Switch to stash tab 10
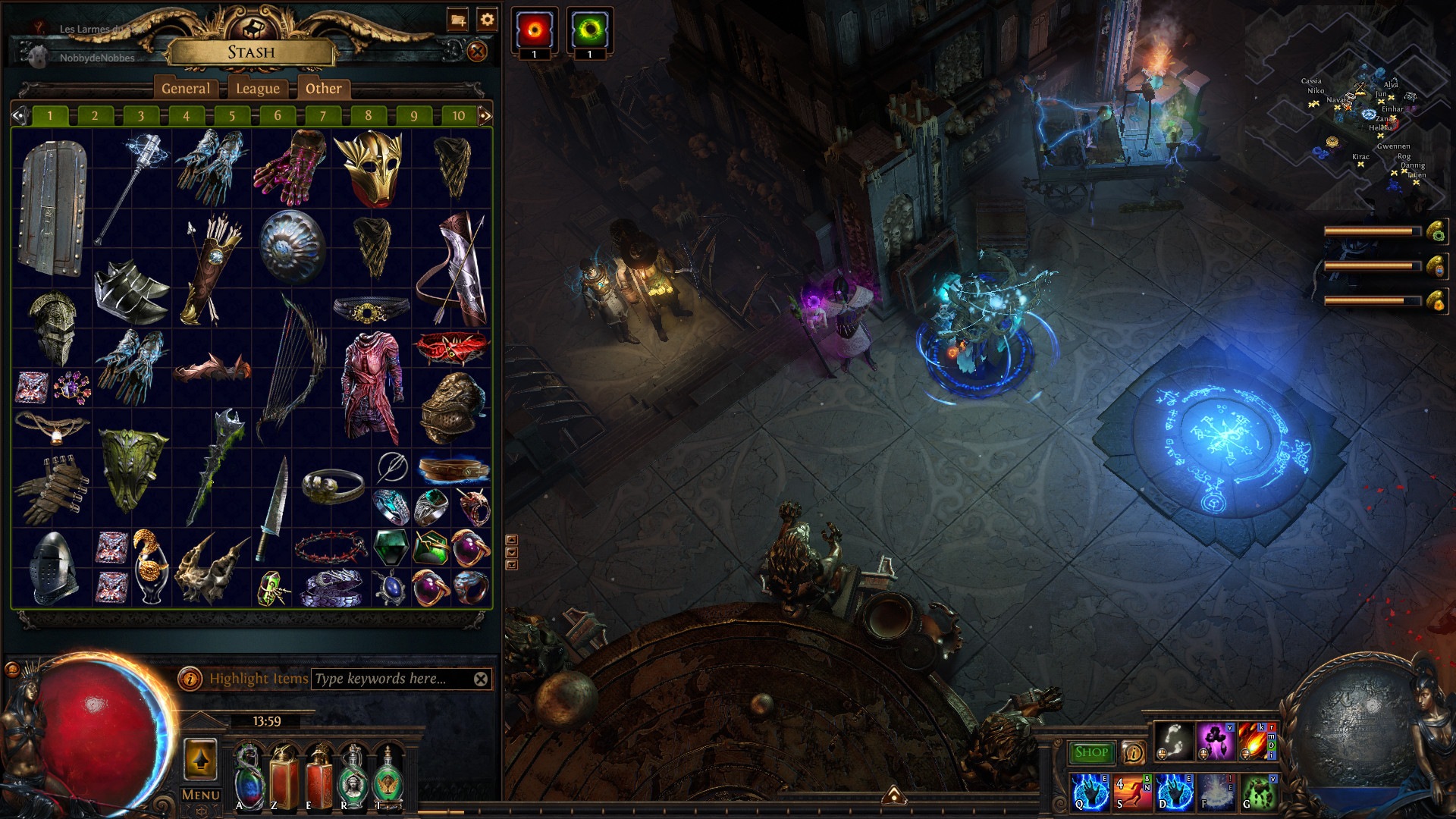Image resolution: width=1456 pixels, height=819 pixels. (x=458, y=116)
